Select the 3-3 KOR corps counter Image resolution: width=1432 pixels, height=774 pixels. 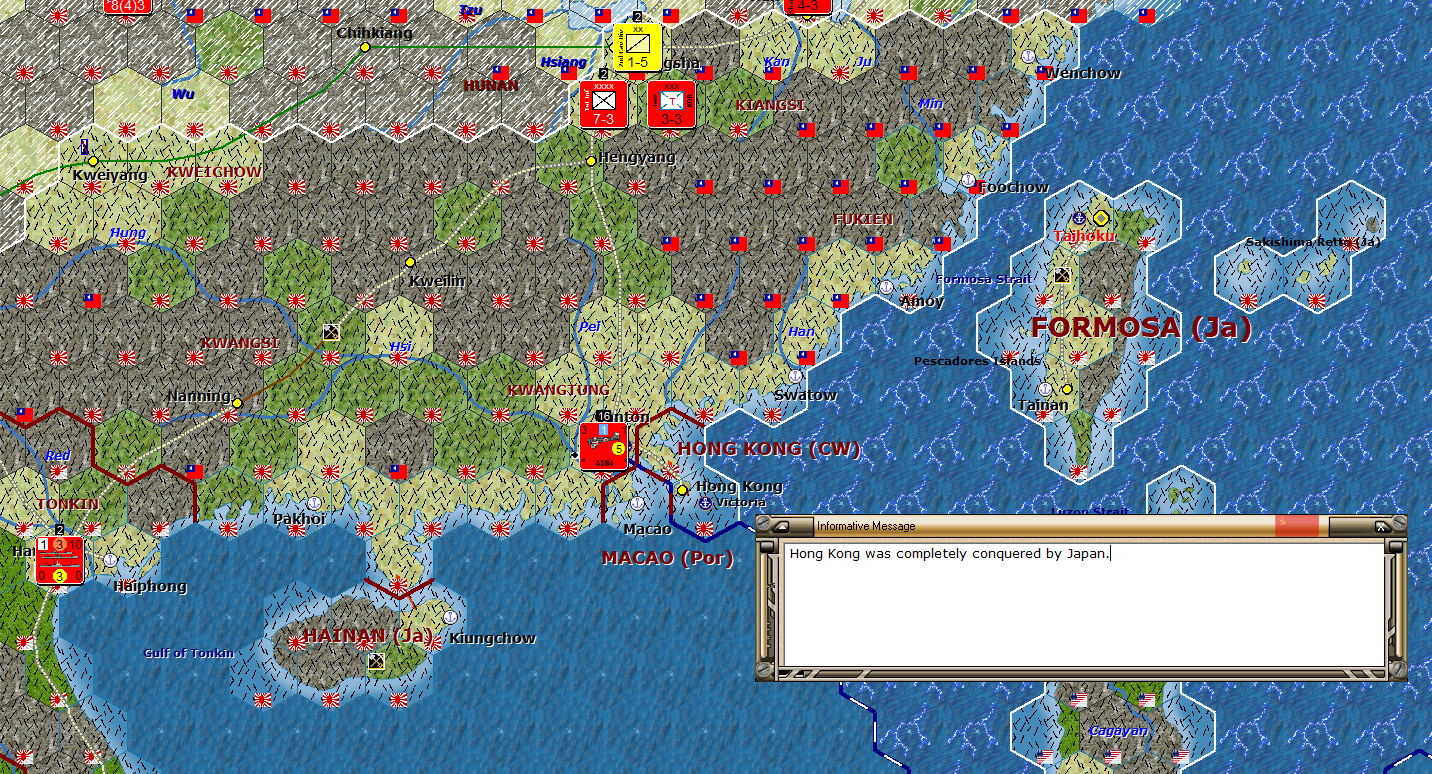[x=670, y=105]
